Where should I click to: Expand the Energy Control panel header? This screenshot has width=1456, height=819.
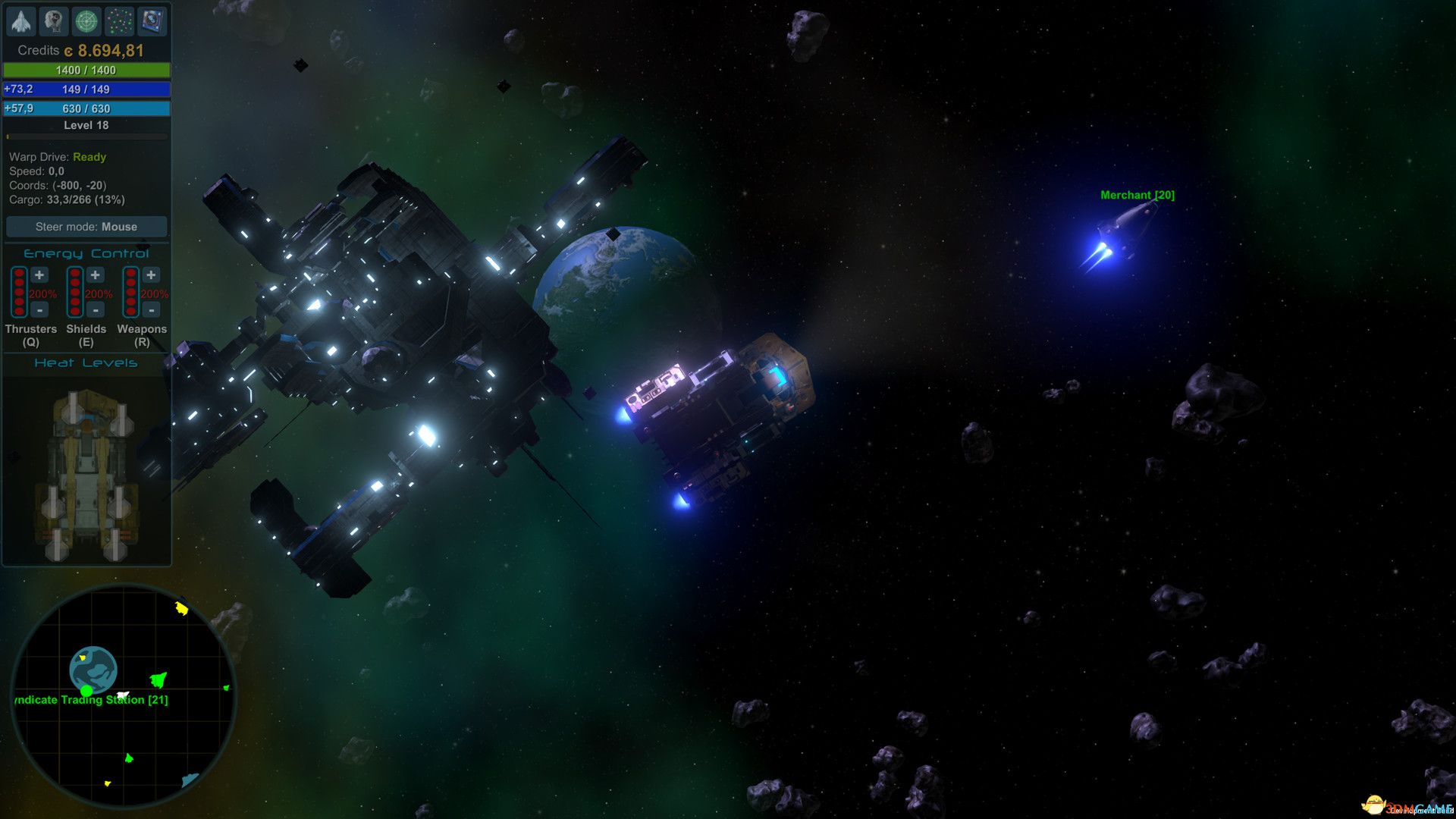(86, 253)
